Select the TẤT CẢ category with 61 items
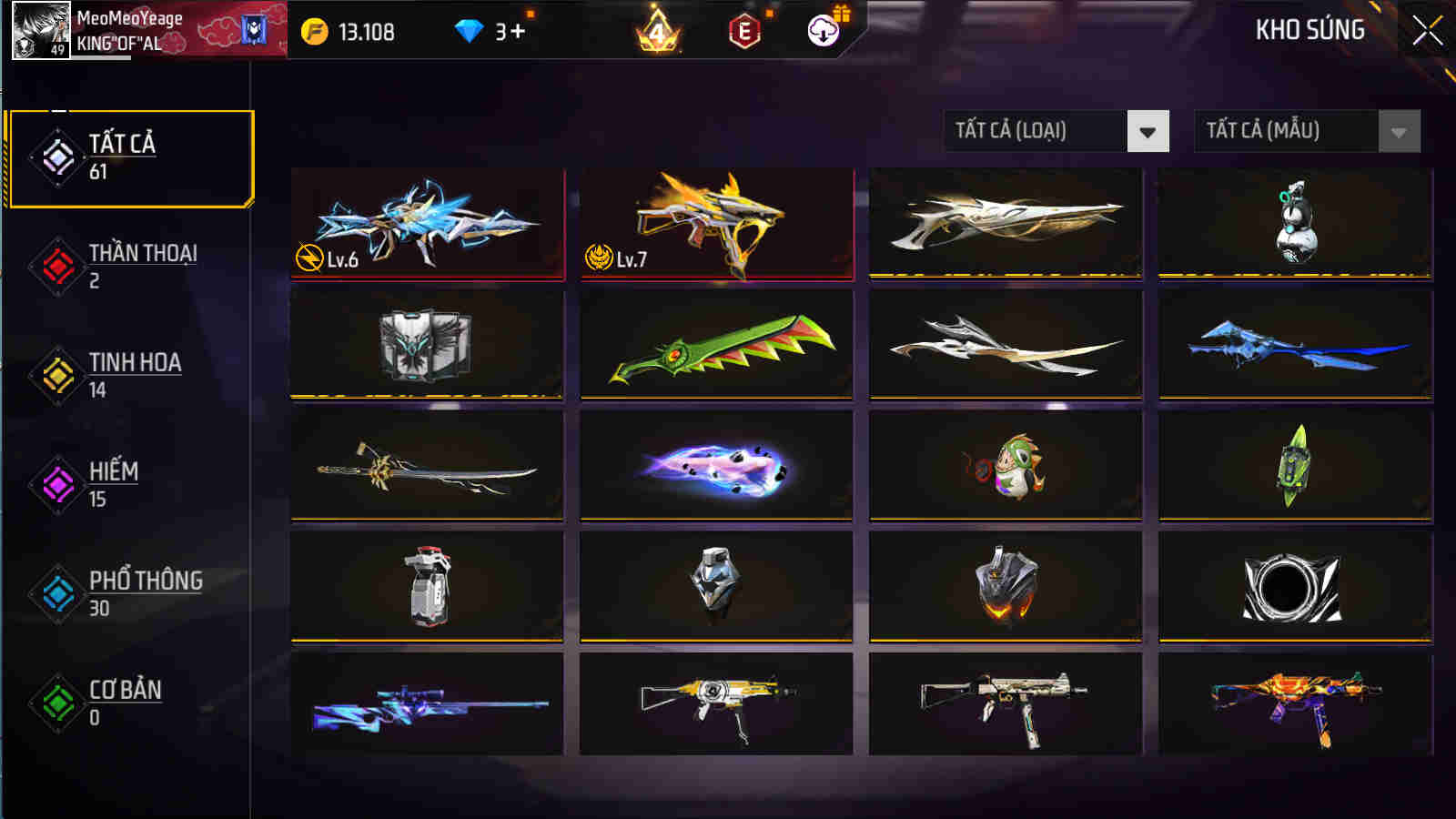Screen dimensions: 1456x819 [x=121, y=155]
